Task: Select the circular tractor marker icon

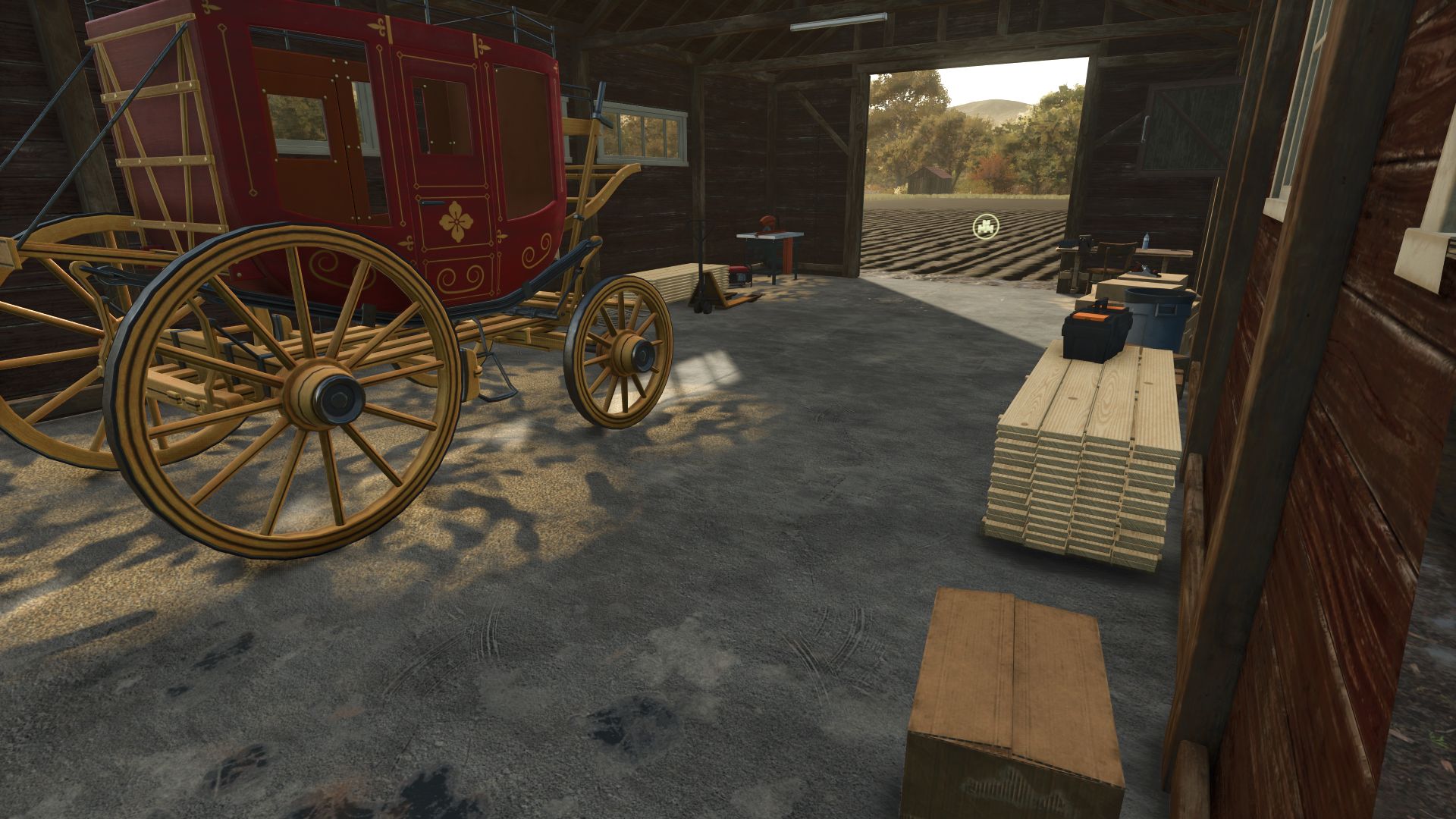Action: point(986,226)
